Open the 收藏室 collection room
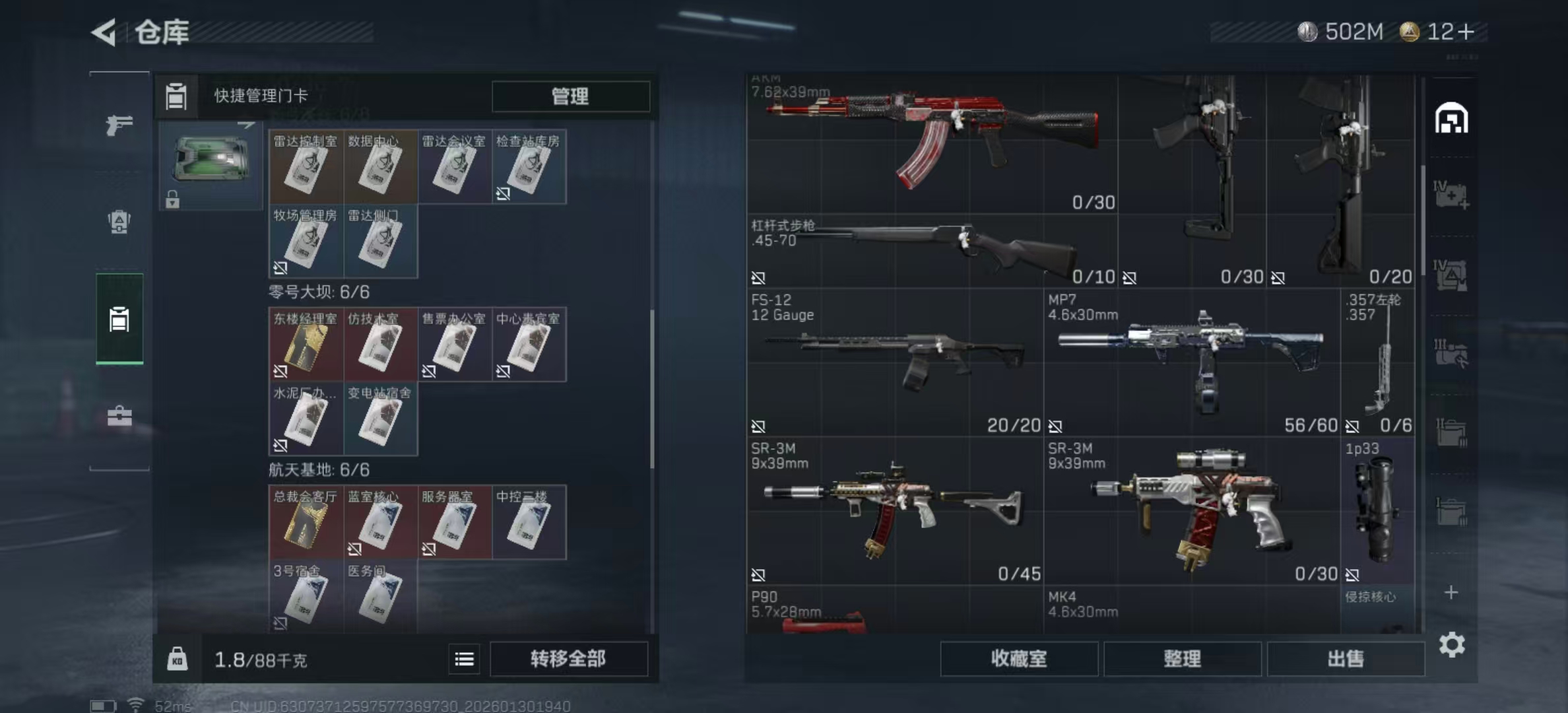1568x713 pixels. coord(1020,659)
